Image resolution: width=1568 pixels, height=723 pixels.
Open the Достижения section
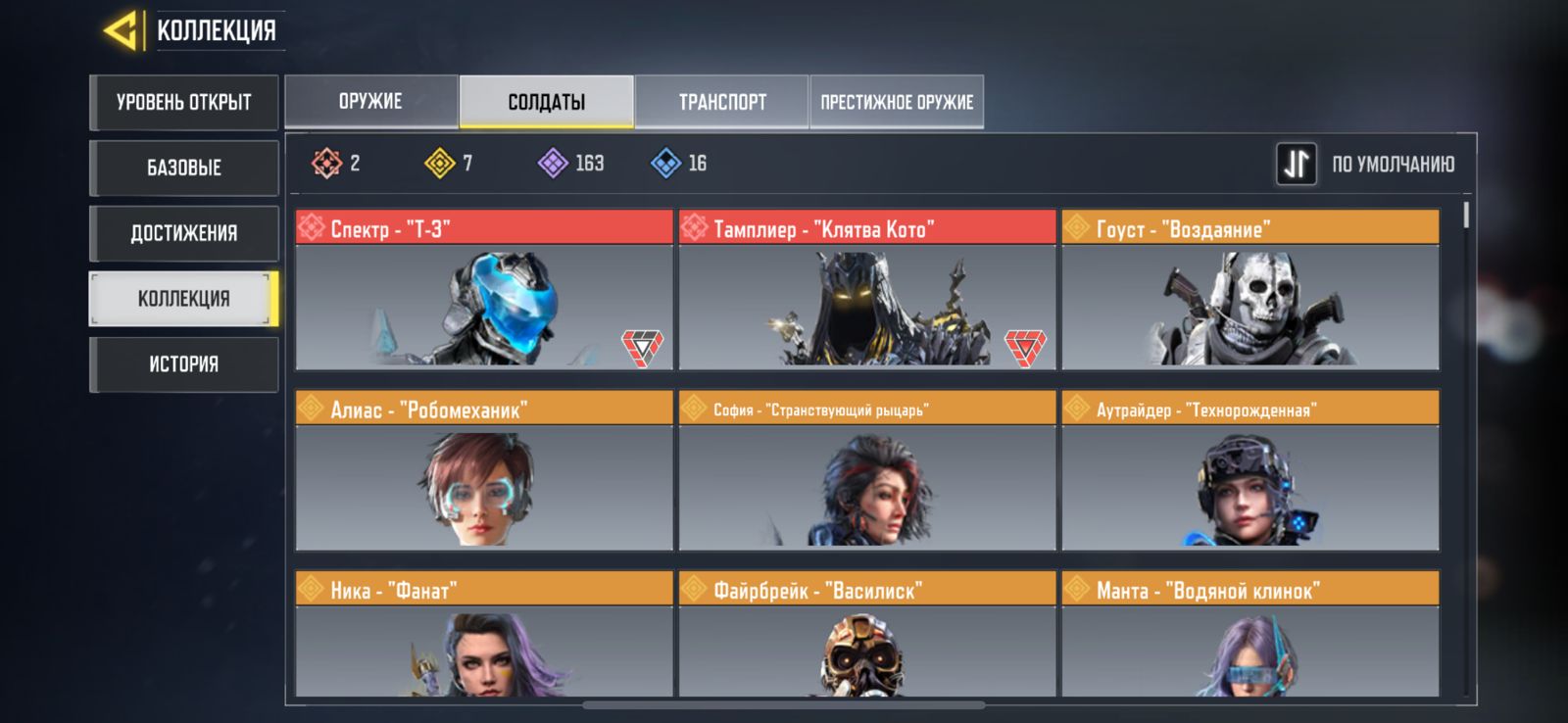coord(184,233)
